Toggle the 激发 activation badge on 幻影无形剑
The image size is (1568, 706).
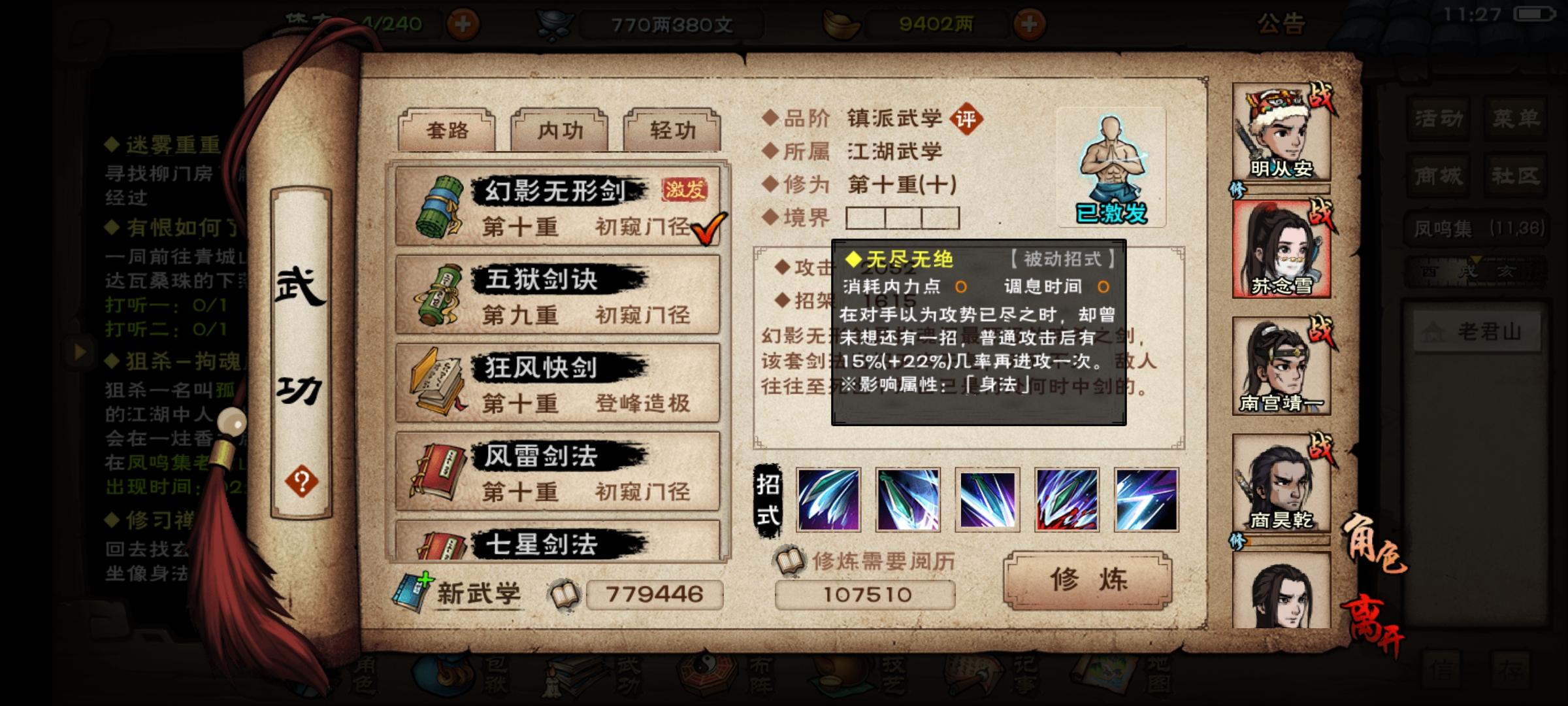(x=685, y=188)
